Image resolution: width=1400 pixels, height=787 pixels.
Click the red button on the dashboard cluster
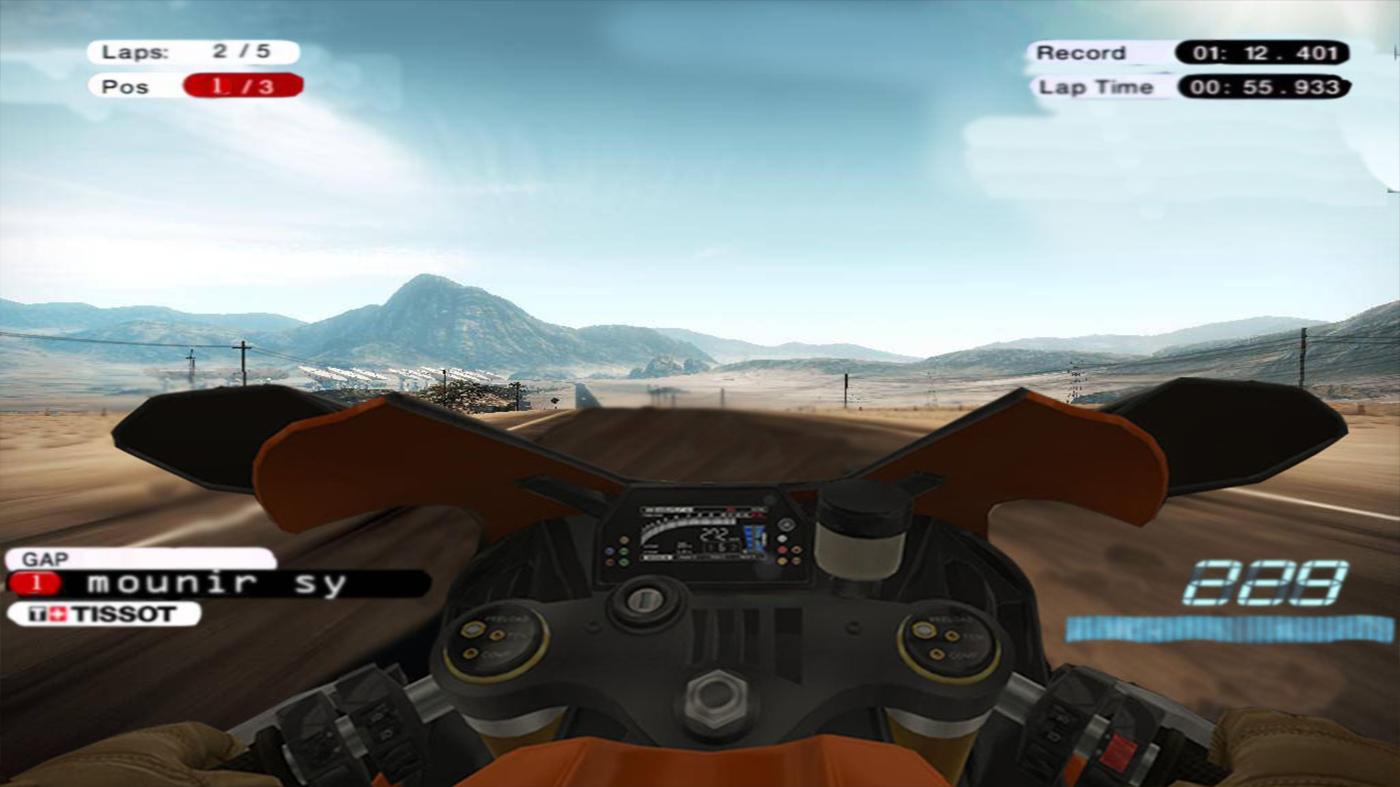click(x=782, y=549)
